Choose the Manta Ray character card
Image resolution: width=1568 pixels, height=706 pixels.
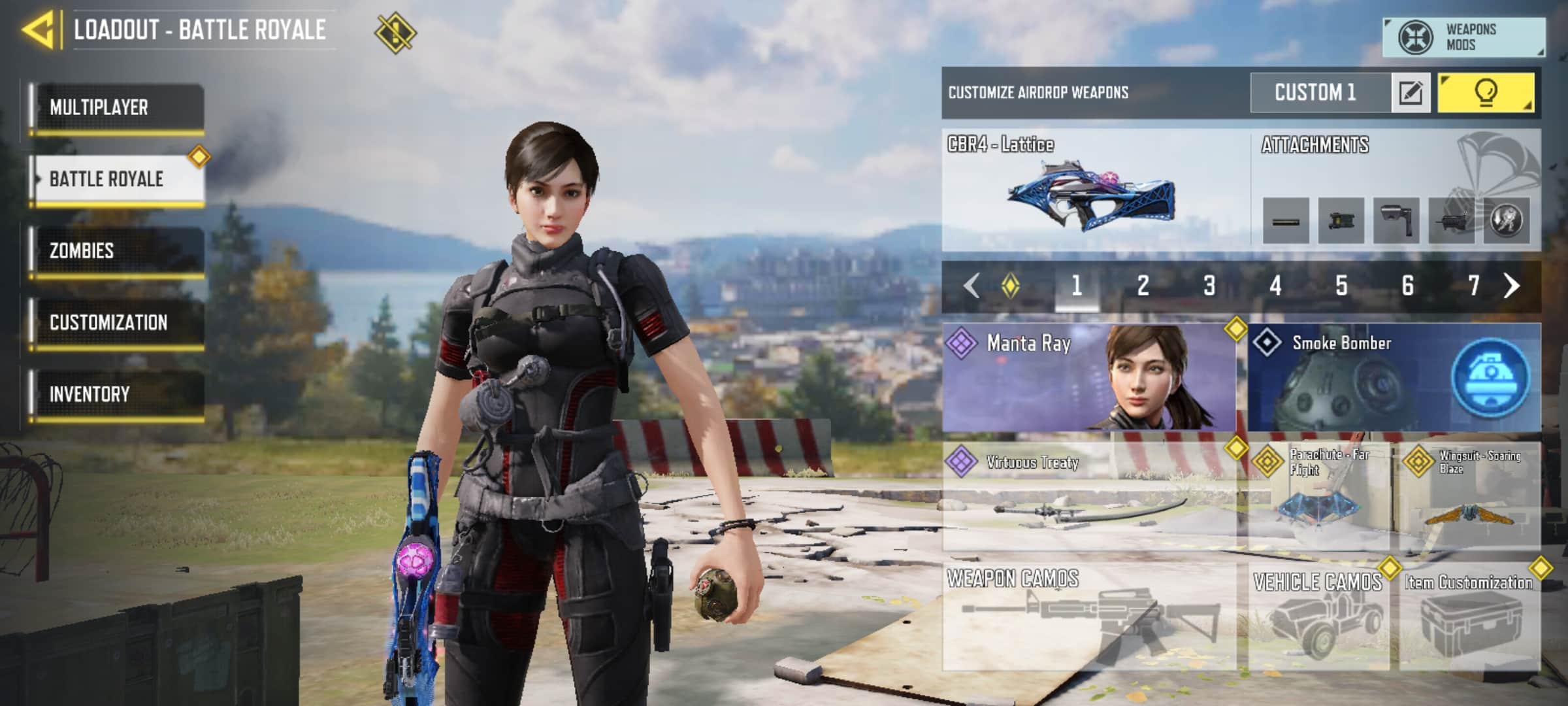tap(1088, 378)
